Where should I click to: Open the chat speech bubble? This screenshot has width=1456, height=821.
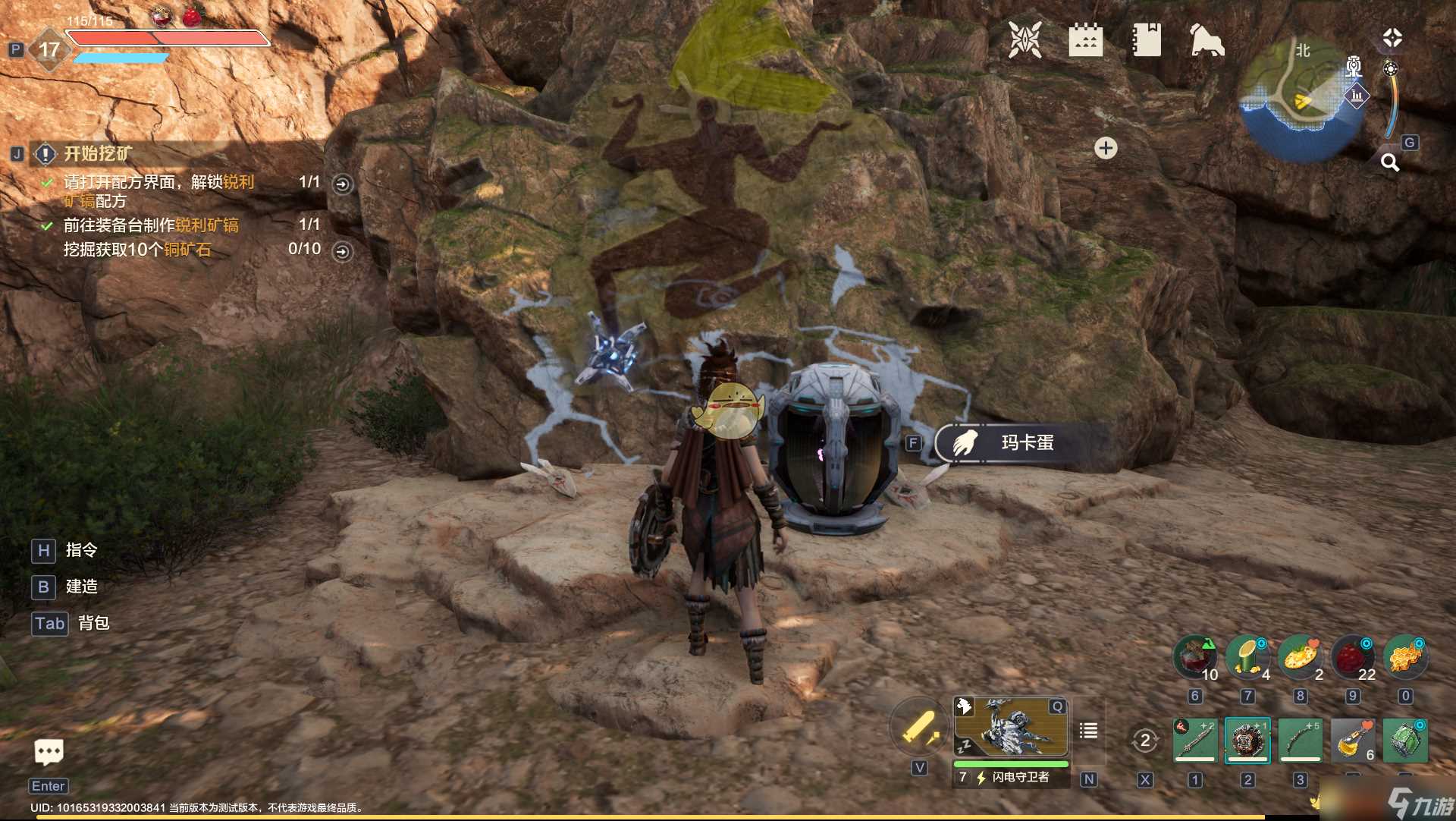[49, 752]
